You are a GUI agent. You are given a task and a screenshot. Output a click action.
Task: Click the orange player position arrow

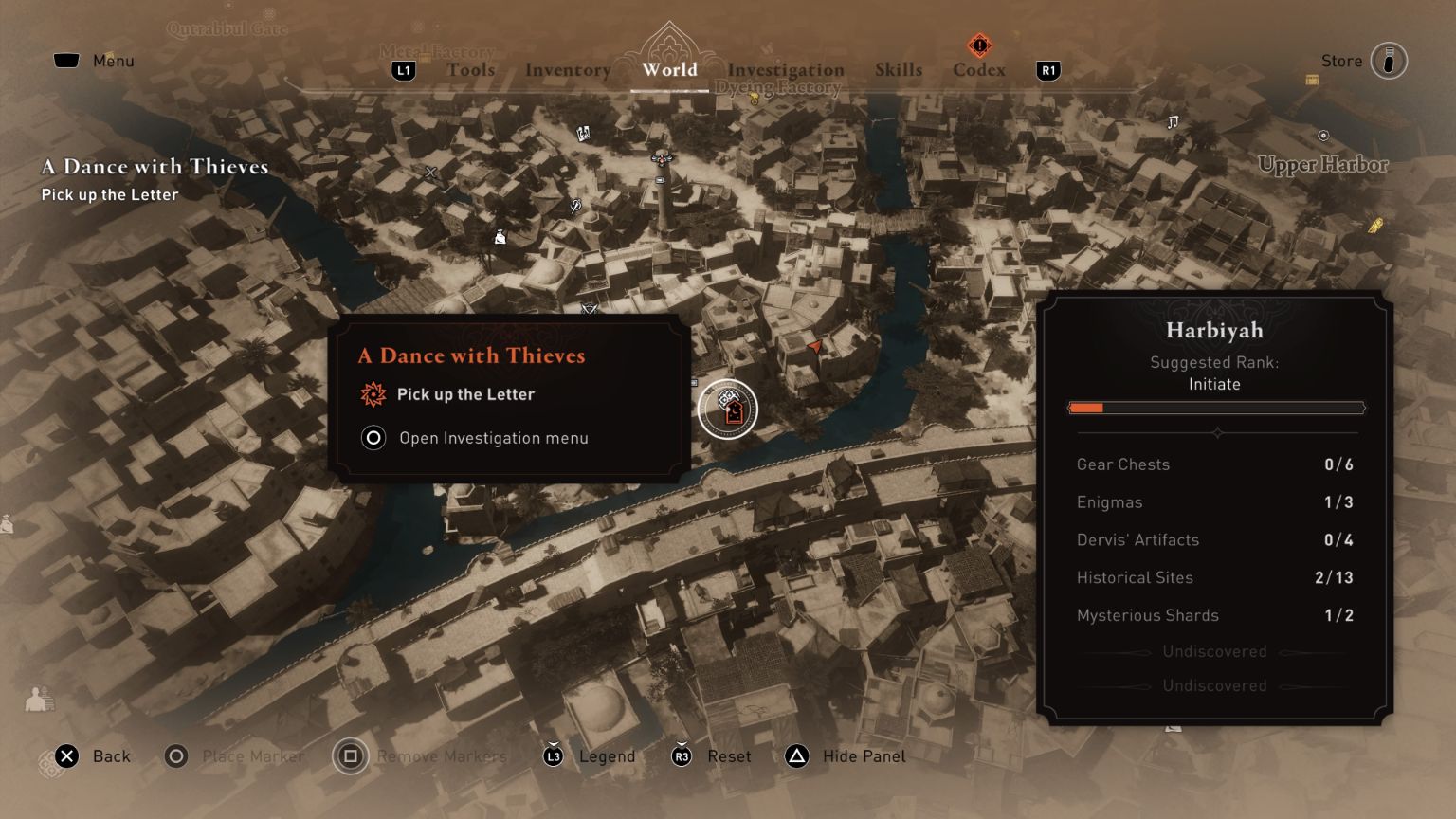(813, 347)
